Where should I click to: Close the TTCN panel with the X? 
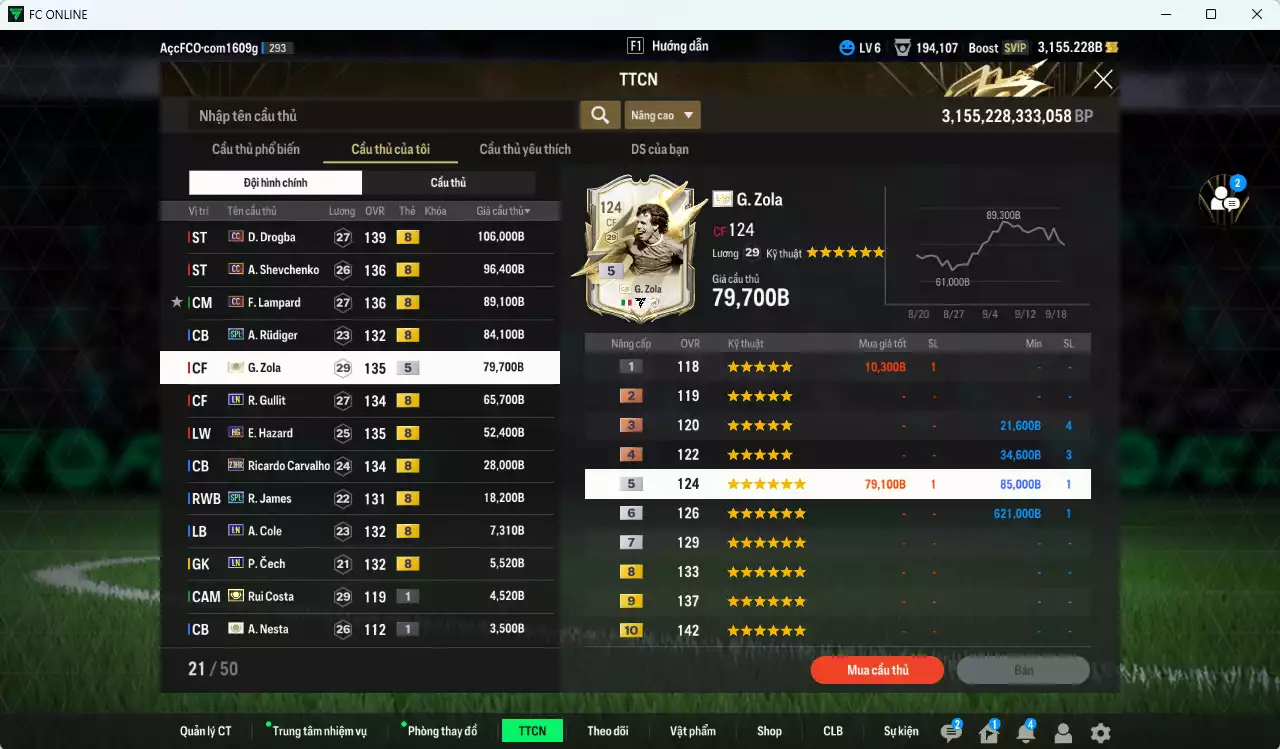tap(1103, 79)
